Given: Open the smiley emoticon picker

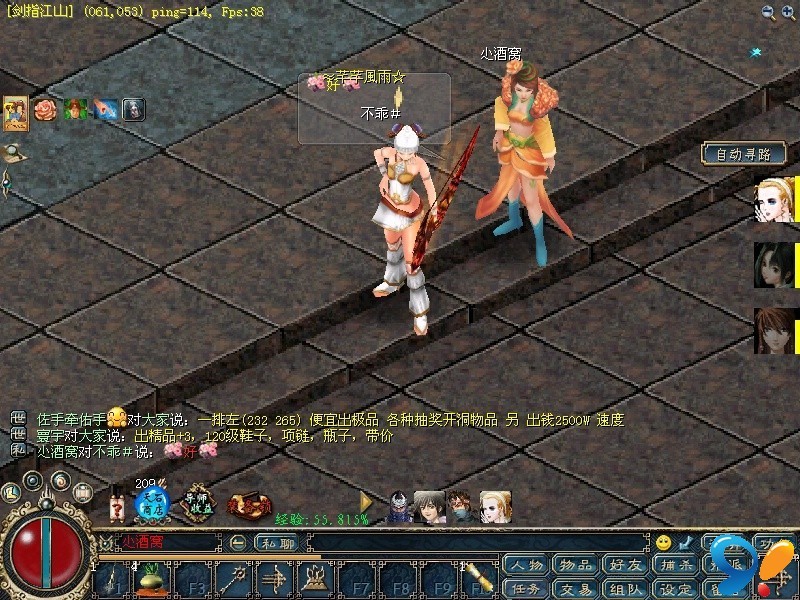Looking at the screenshot, I should (663, 543).
